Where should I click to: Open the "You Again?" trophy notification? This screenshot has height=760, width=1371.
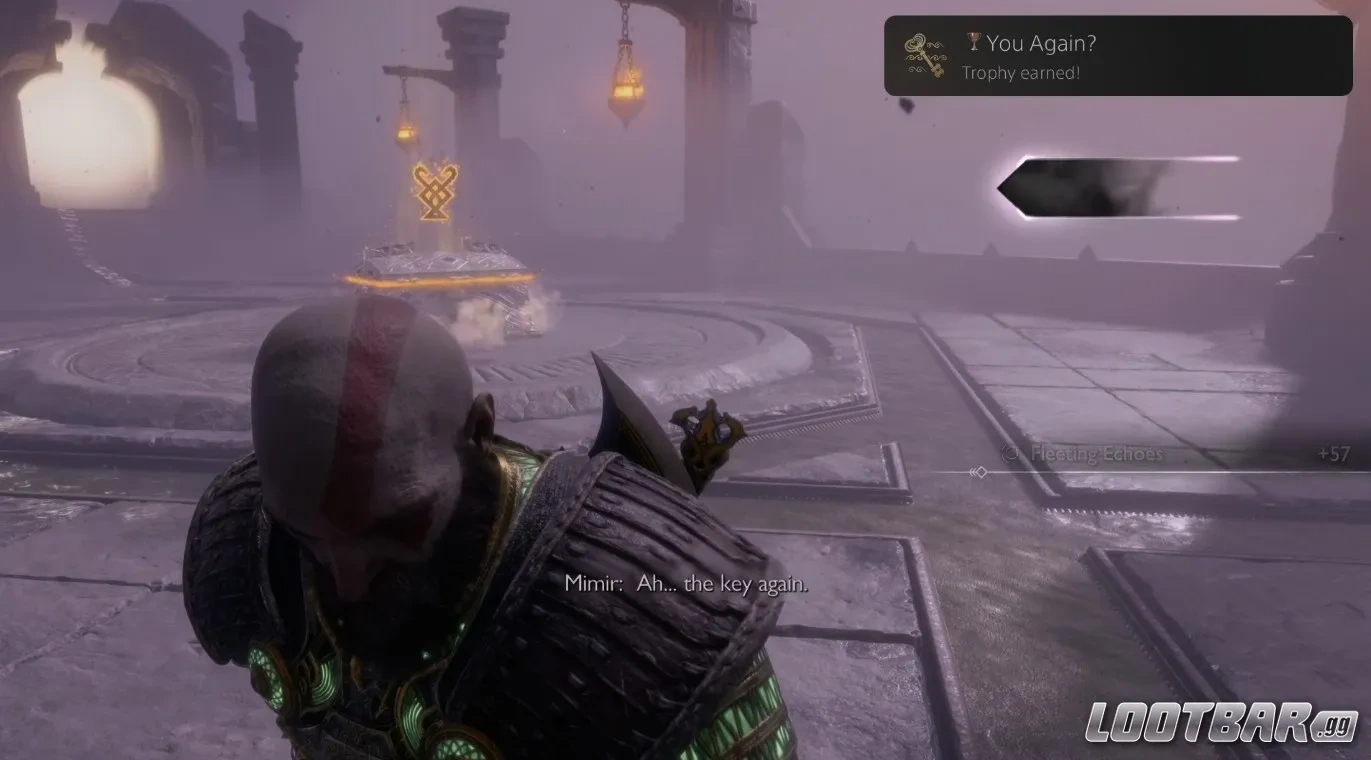[x=1117, y=56]
